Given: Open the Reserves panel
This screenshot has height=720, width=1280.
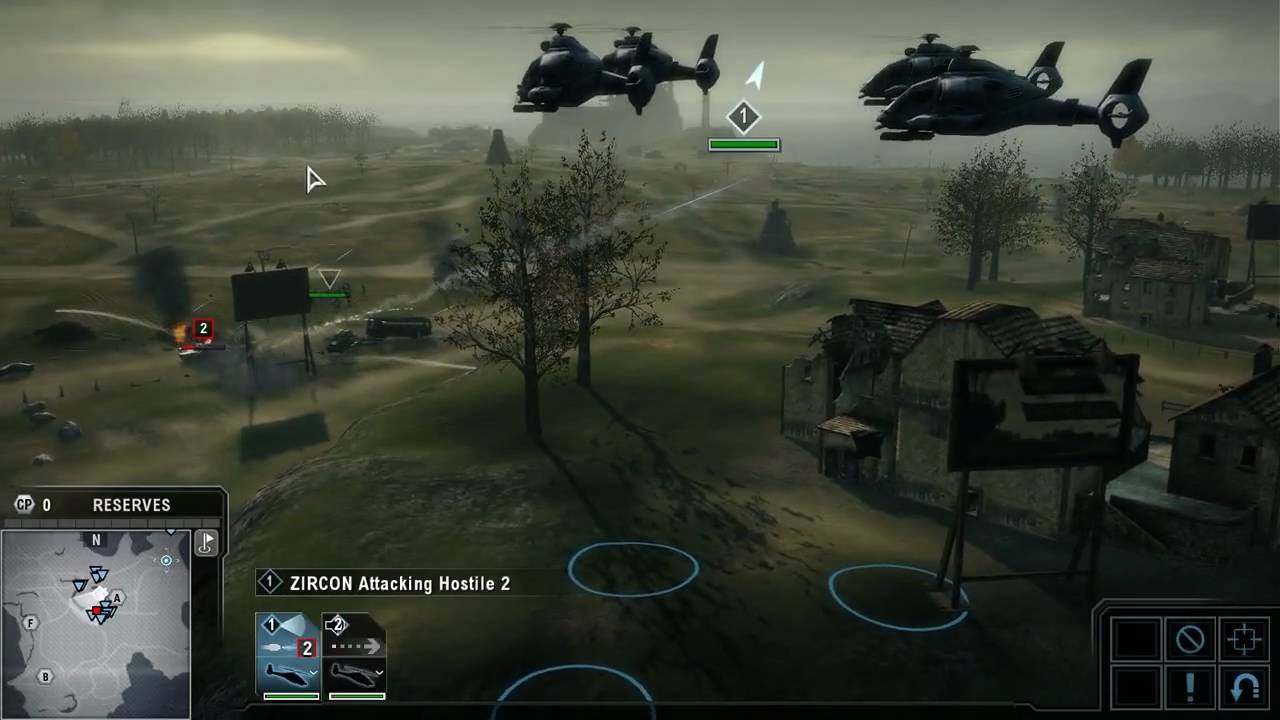Looking at the screenshot, I should (131, 505).
